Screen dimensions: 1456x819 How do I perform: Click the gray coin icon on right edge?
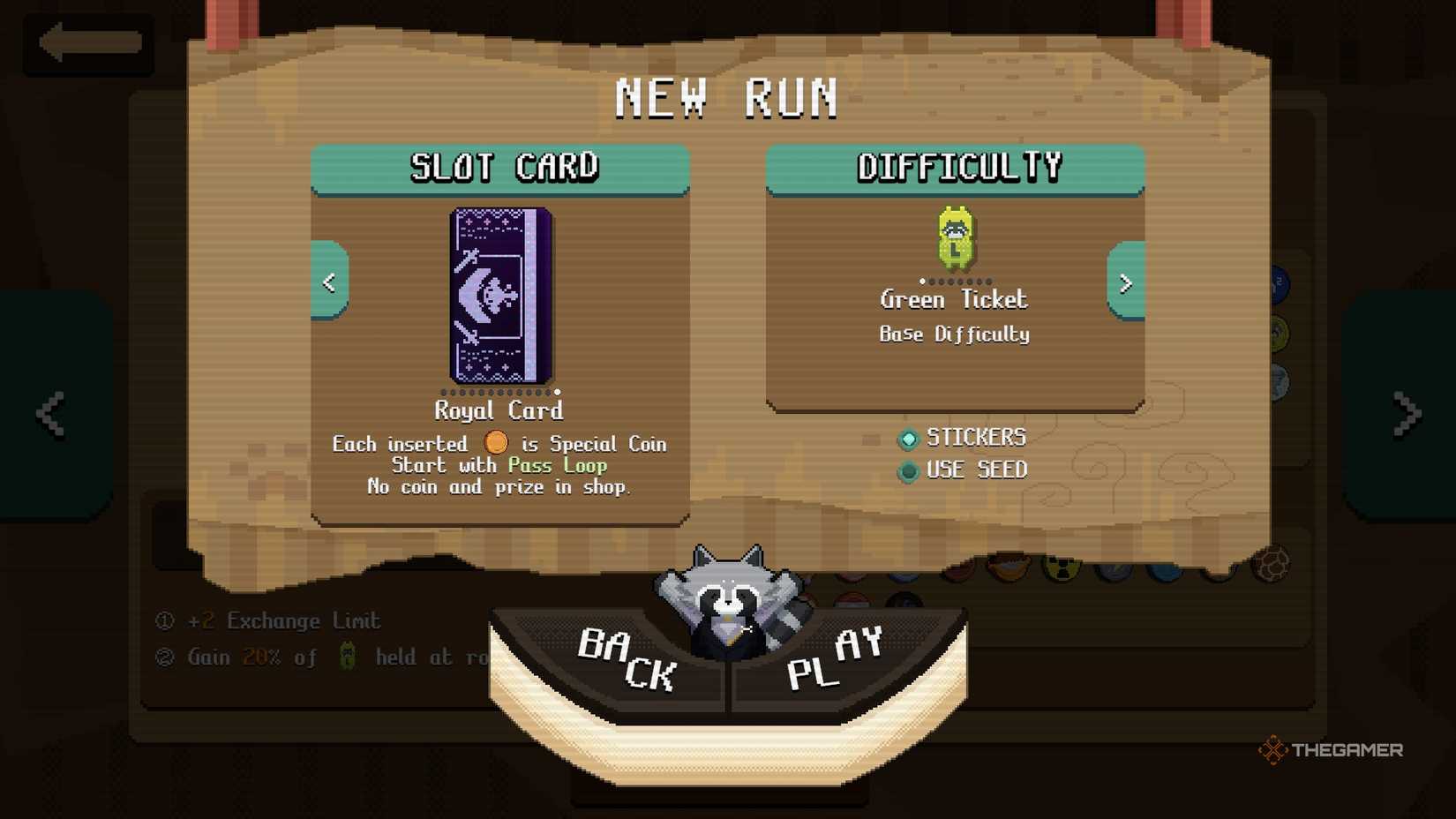pyautogui.click(x=1280, y=381)
